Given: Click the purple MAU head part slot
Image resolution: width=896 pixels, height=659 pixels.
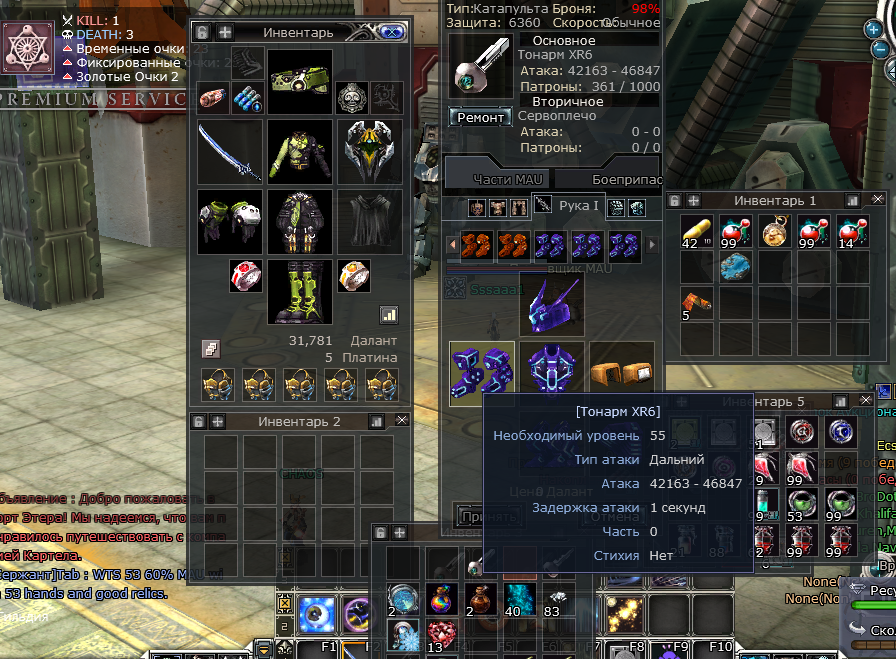Looking at the screenshot, I should pyautogui.click(x=552, y=304).
